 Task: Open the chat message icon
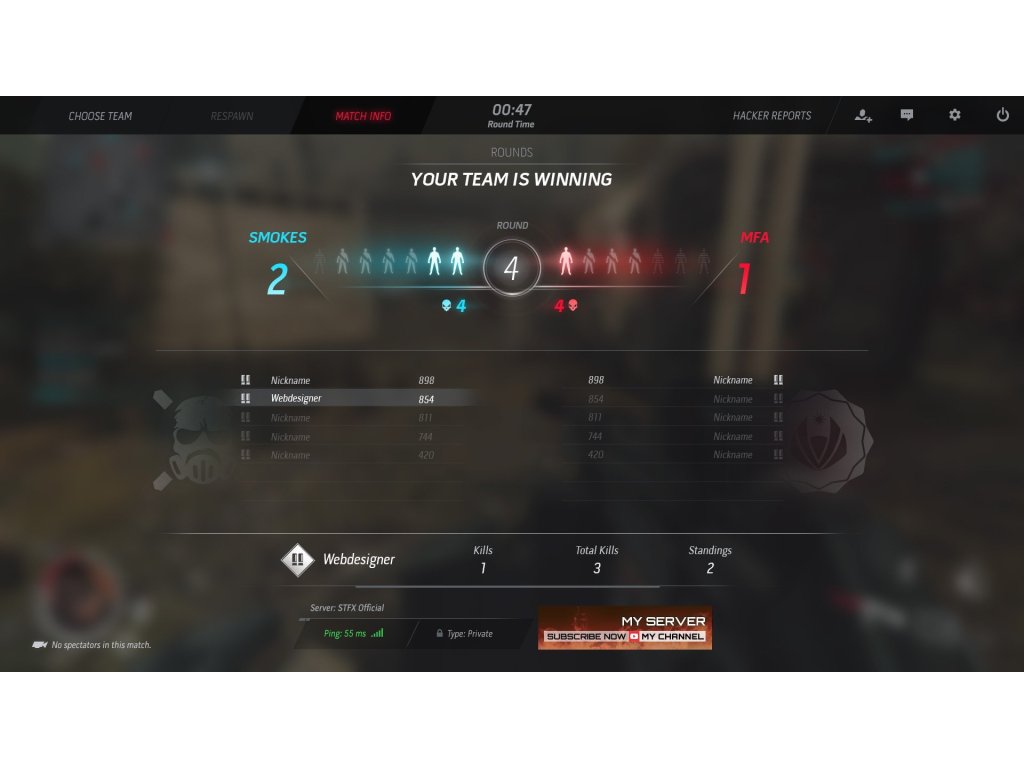pos(907,116)
